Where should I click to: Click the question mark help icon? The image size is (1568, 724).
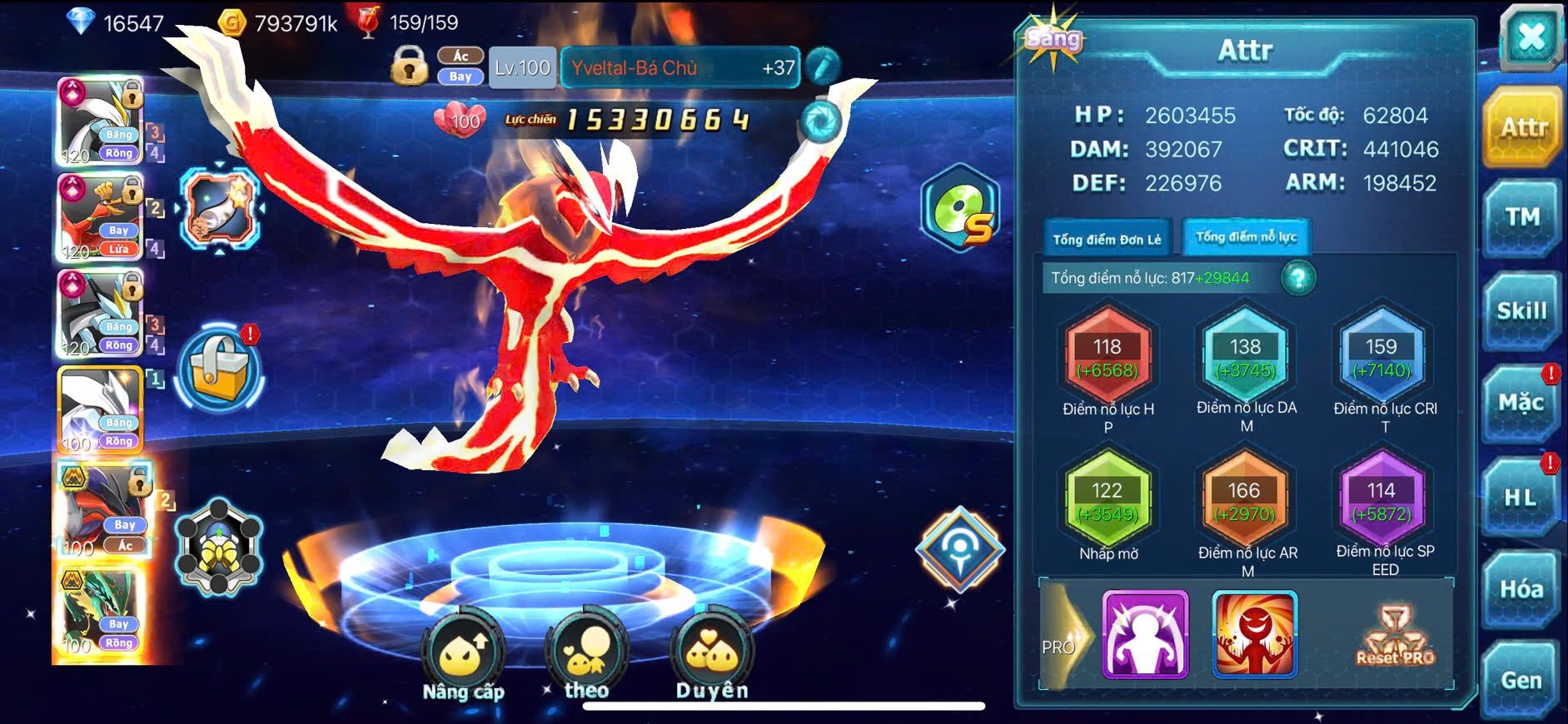pos(1298,278)
